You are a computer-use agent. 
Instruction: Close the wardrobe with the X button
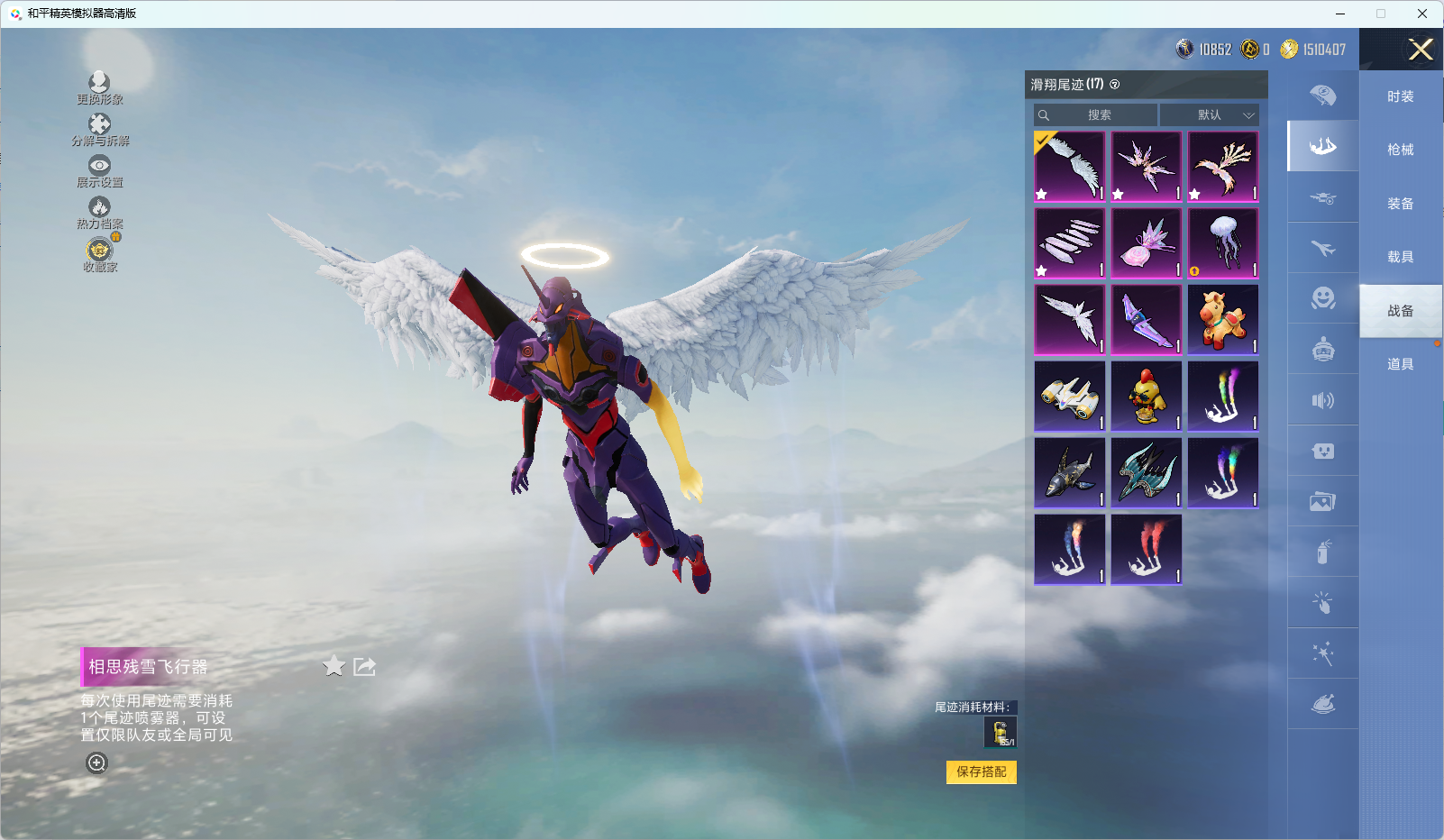(x=1421, y=50)
